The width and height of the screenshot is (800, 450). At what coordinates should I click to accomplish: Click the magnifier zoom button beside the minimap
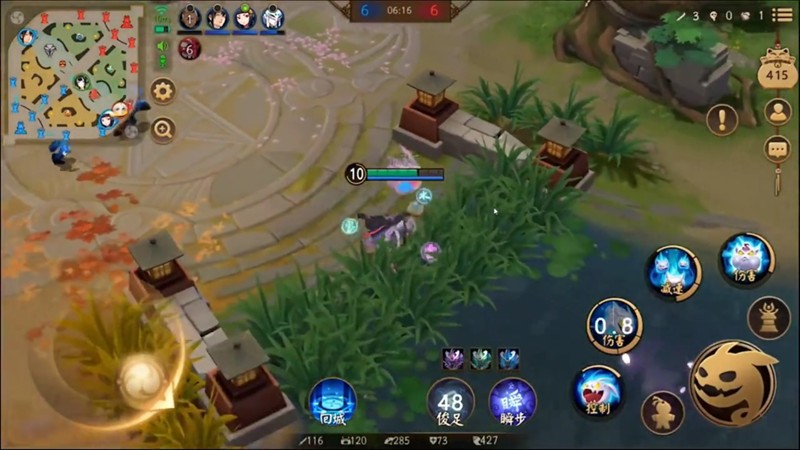pyautogui.click(x=162, y=128)
